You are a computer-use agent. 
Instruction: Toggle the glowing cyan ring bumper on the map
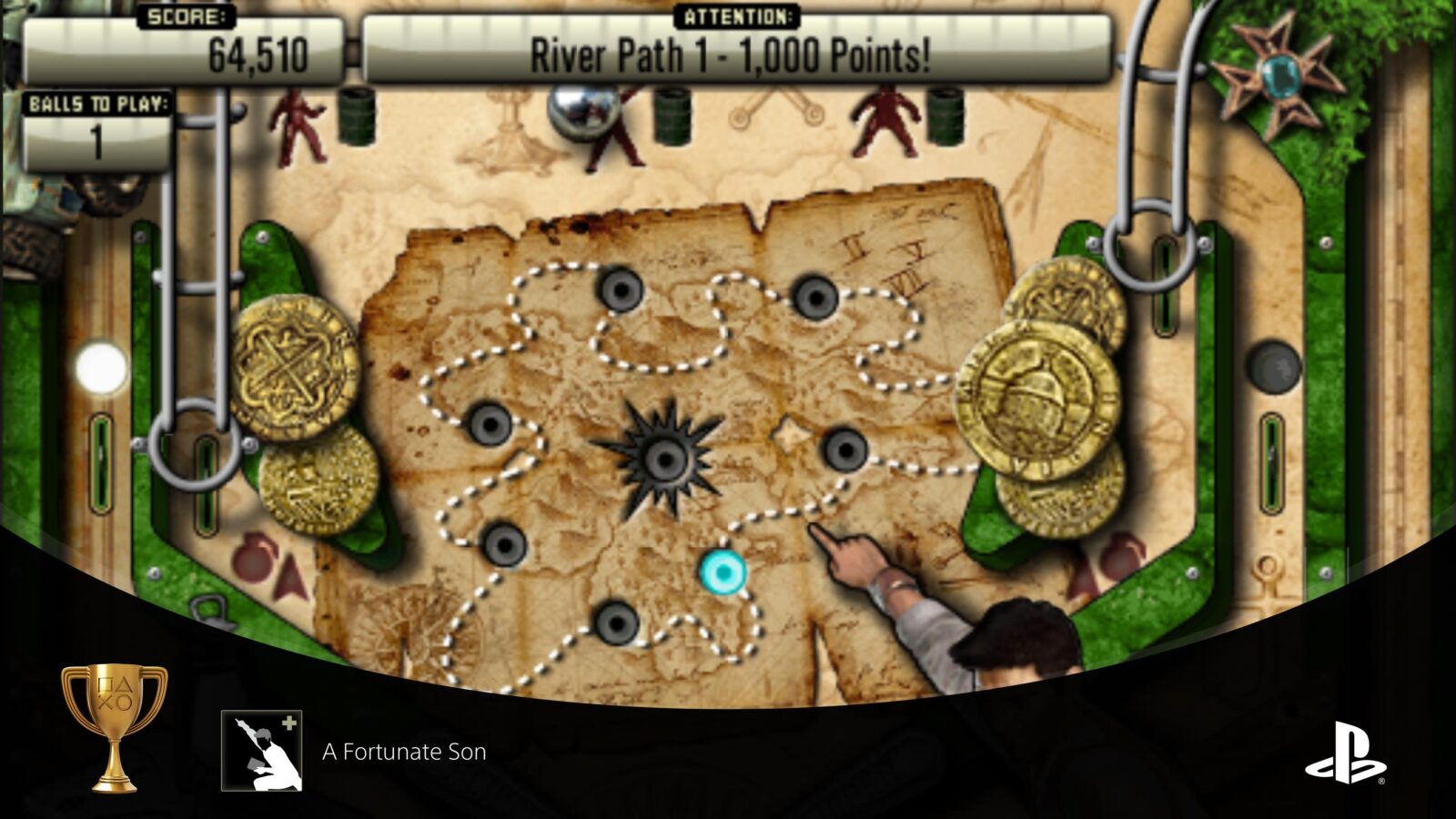[722, 573]
